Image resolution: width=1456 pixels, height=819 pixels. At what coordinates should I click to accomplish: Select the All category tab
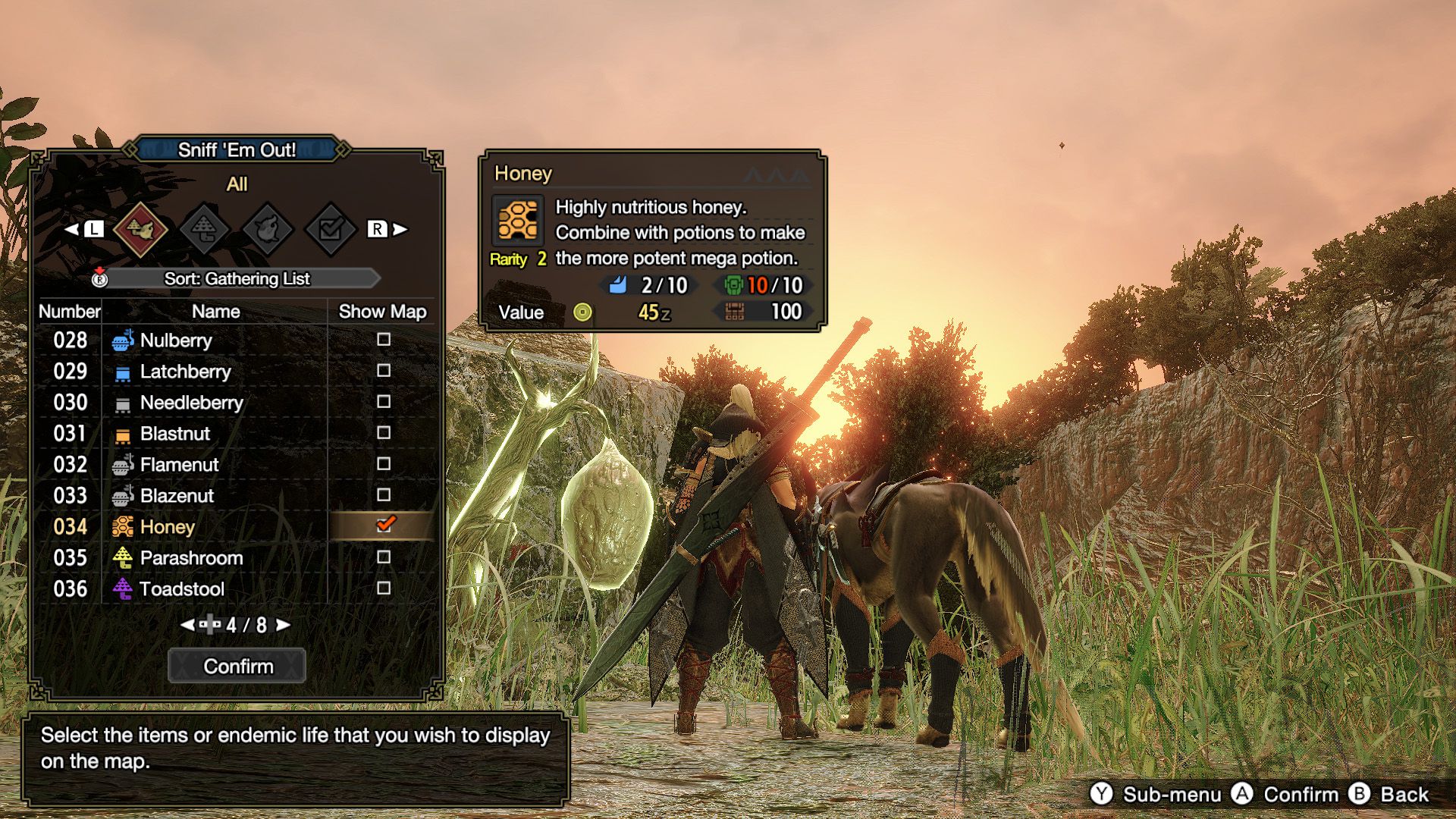click(x=140, y=228)
